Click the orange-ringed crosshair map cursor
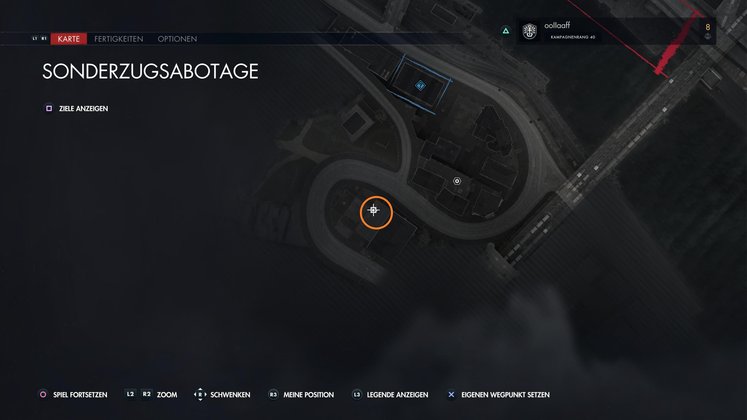Screen dimensions: 747x420 pos(375,210)
